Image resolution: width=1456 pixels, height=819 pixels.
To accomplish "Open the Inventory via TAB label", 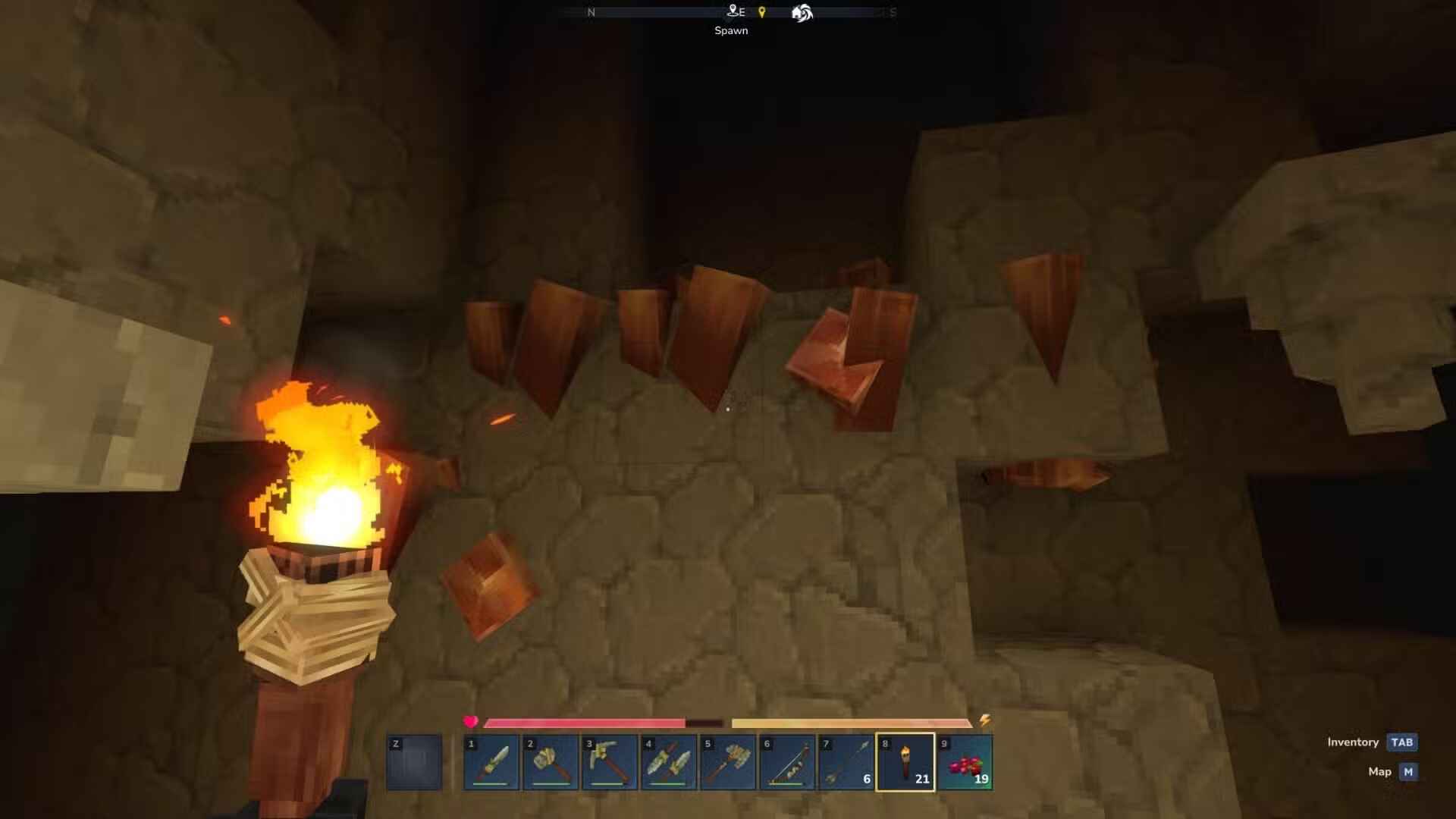I will point(1403,742).
